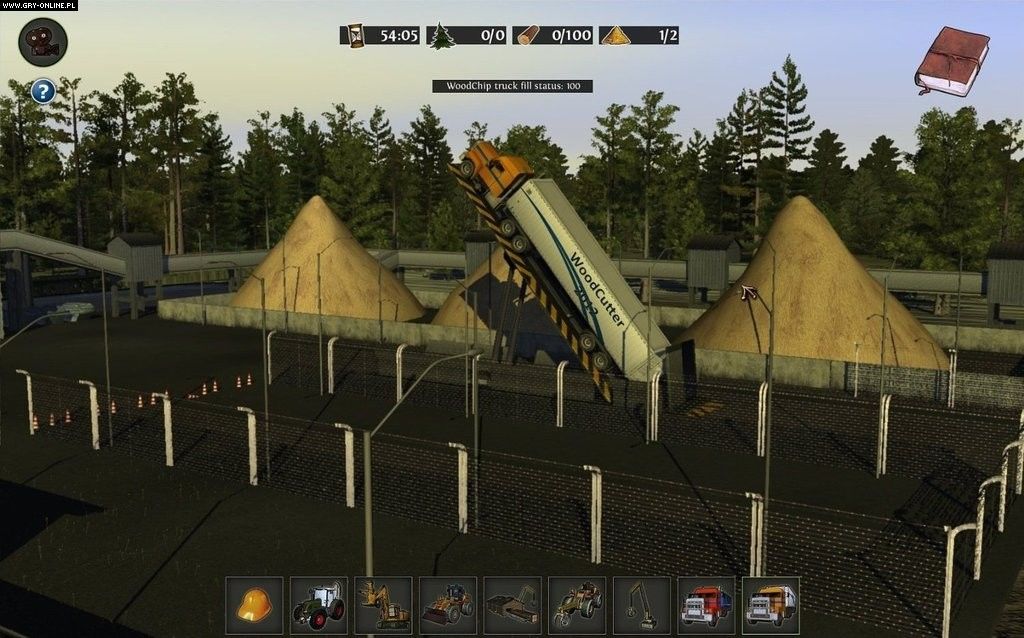Toggle the movie camera view button
Image resolution: width=1024 pixels, height=638 pixels.
43,42
